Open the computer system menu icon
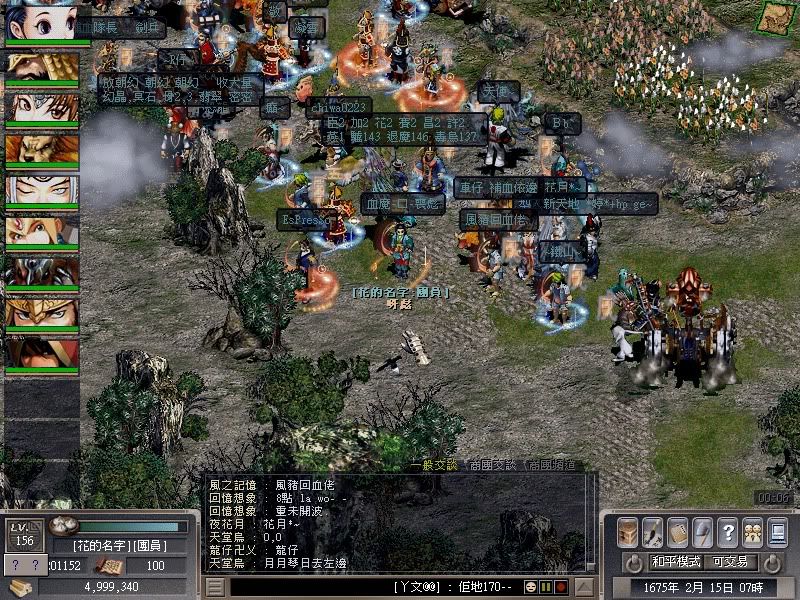Viewport: 800px width, 600px height. 777,532
